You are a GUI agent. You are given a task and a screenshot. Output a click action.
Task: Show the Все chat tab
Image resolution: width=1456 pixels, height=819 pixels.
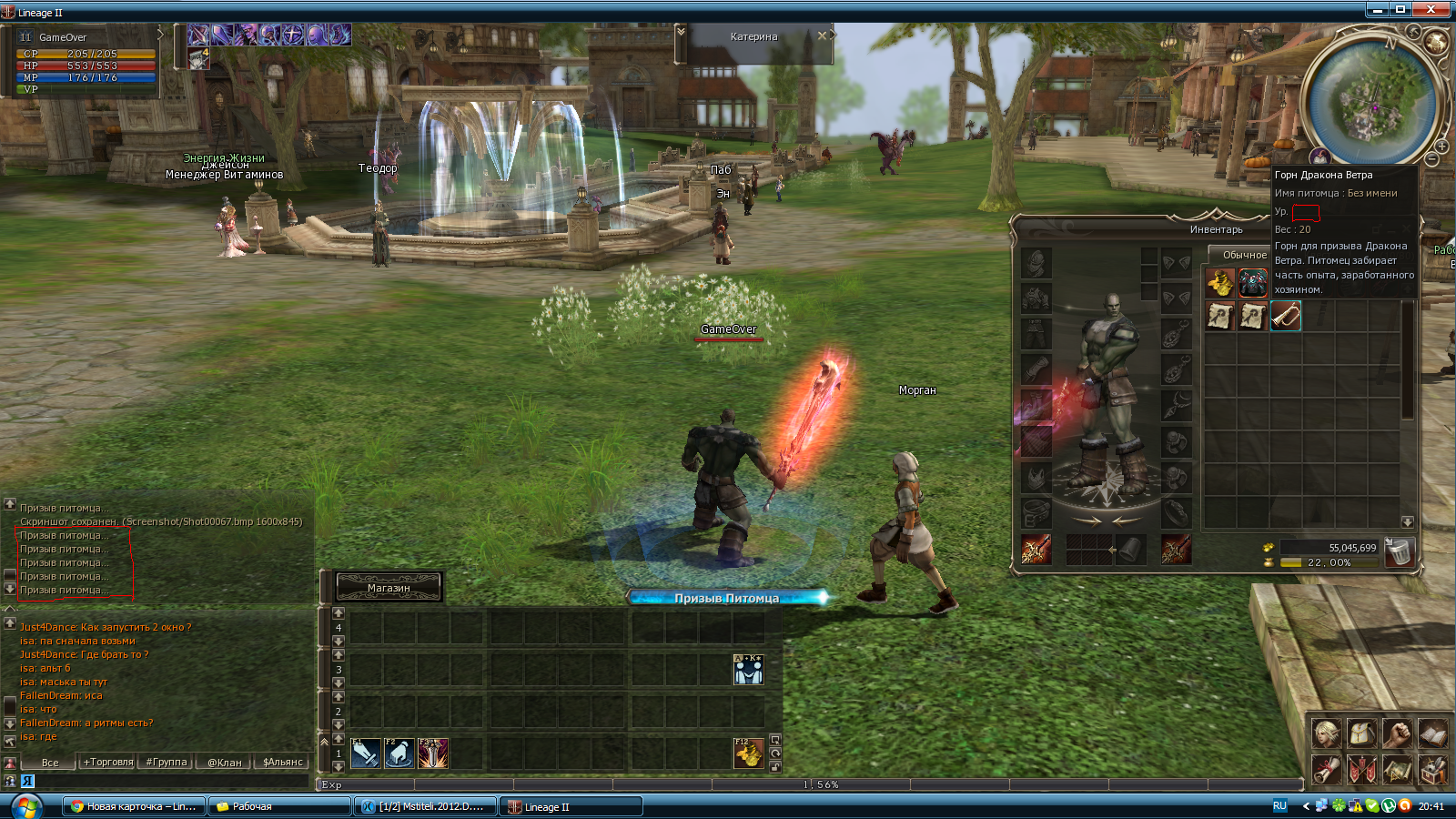click(x=50, y=763)
